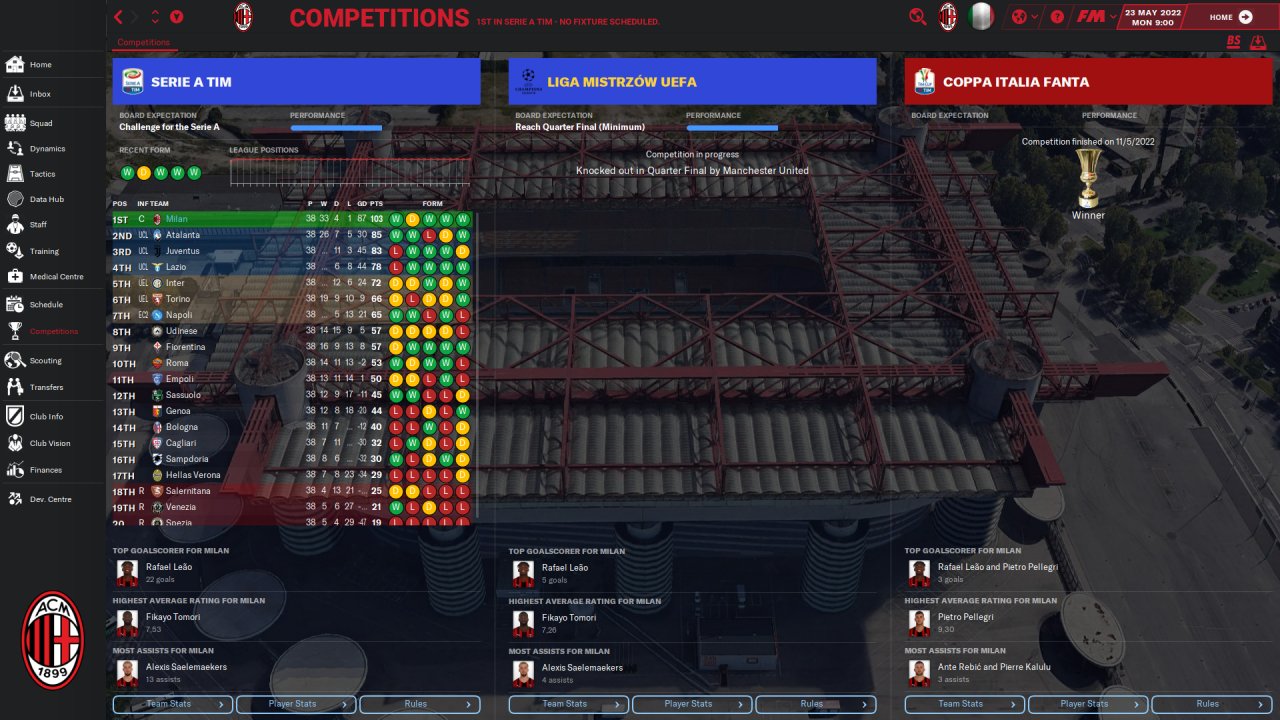The height and width of the screenshot is (720, 1280).
Task: Open the Training section
Action: (44, 251)
